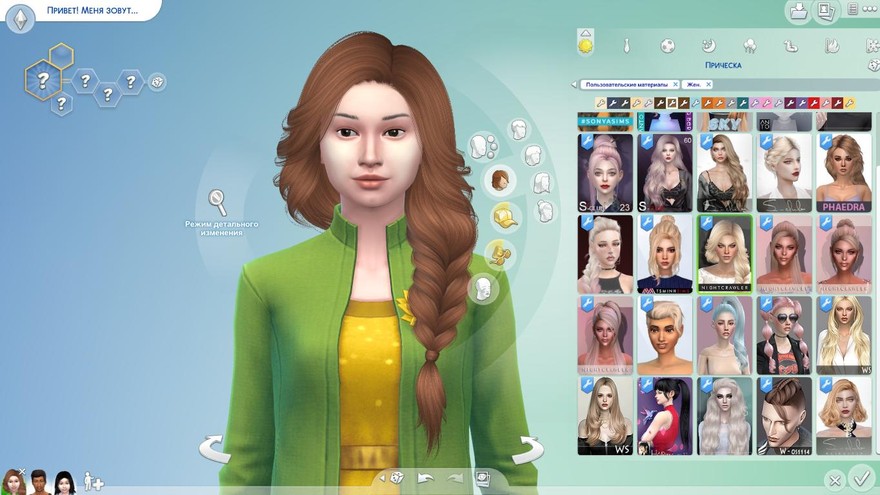
Task: Rotate the Sim with the left arrow
Action: (214, 448)
